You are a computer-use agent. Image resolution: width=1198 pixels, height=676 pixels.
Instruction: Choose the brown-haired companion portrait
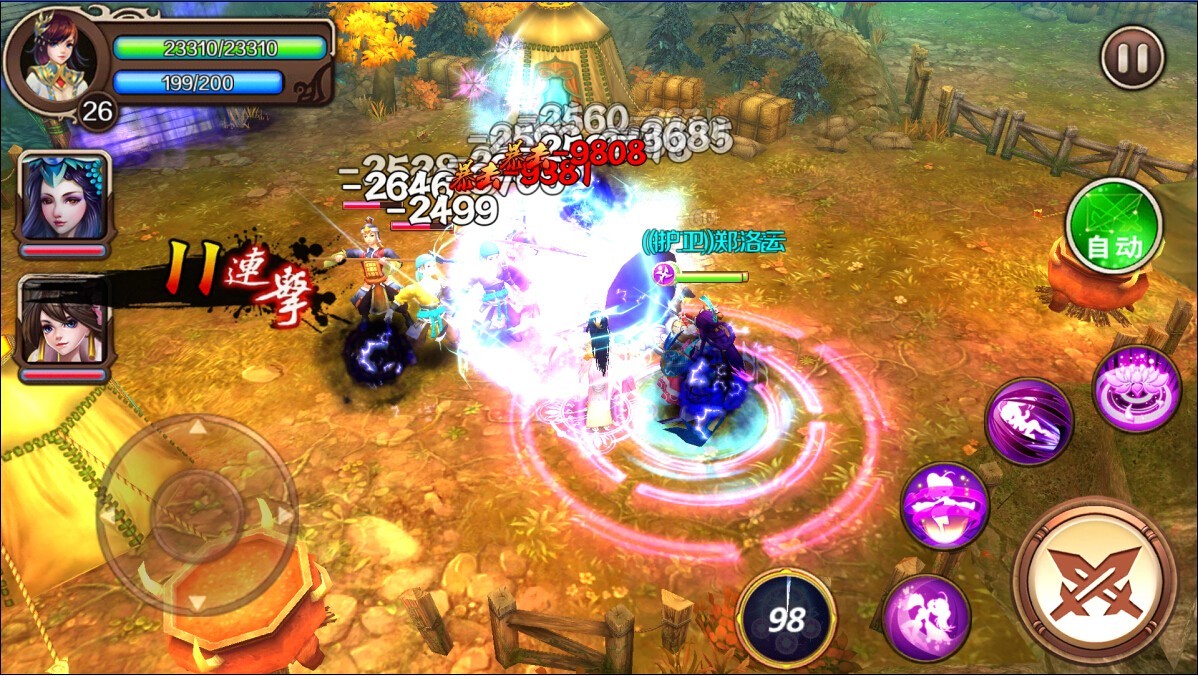[x=64, y=322]
